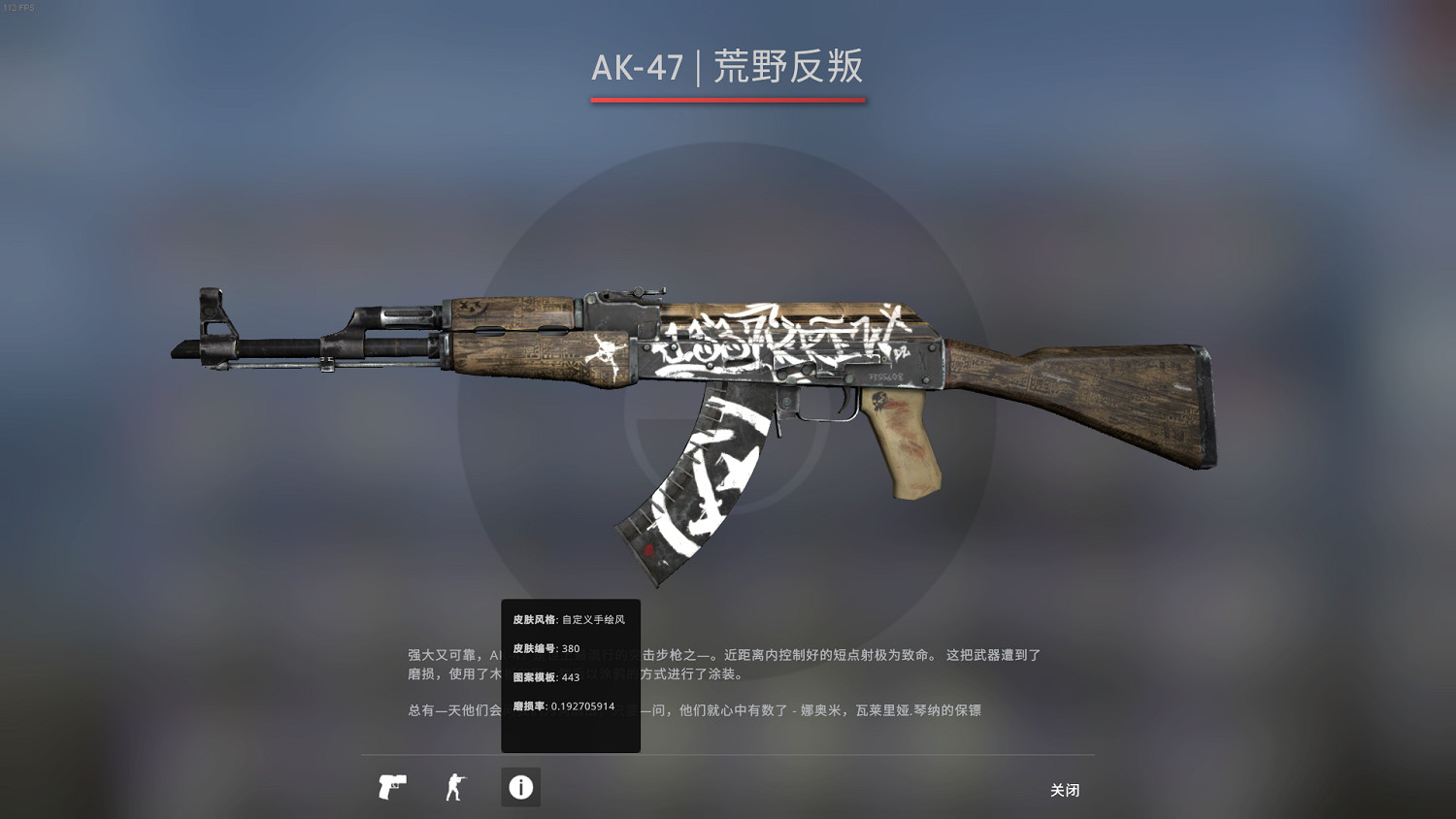Select the AK-47 | 荒野反叛 title
The width and height of the screenshot is (1456, 819).
pyautogui.click(x=728, y=68)
